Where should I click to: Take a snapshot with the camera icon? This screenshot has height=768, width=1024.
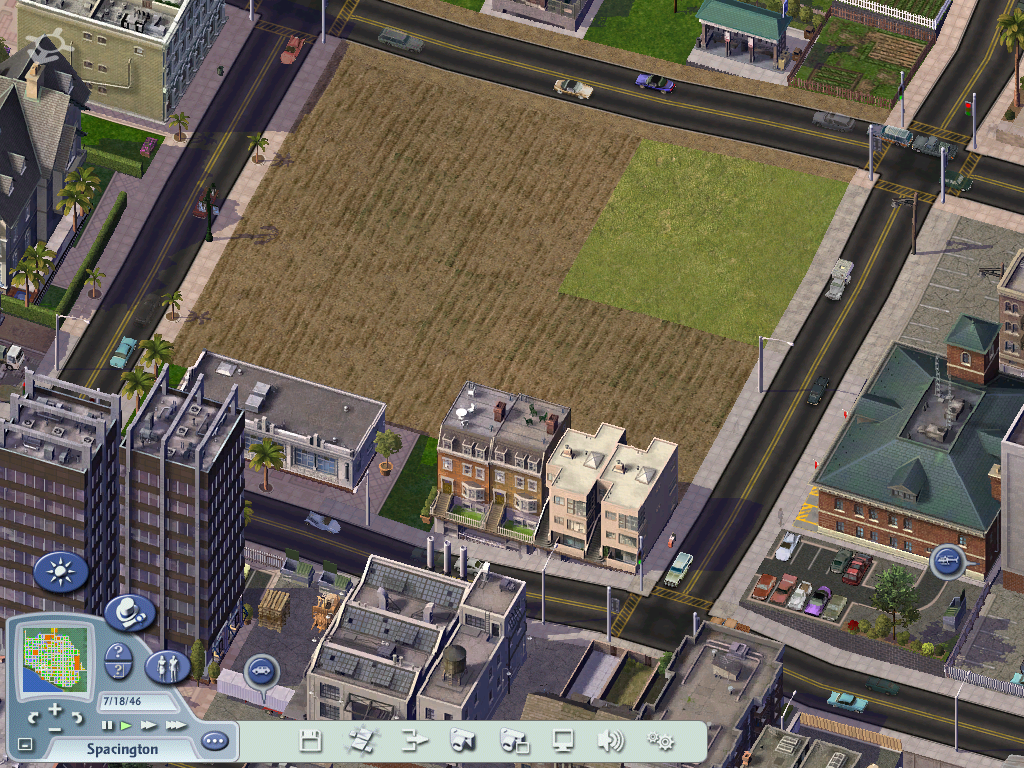[x=461, y=741]
